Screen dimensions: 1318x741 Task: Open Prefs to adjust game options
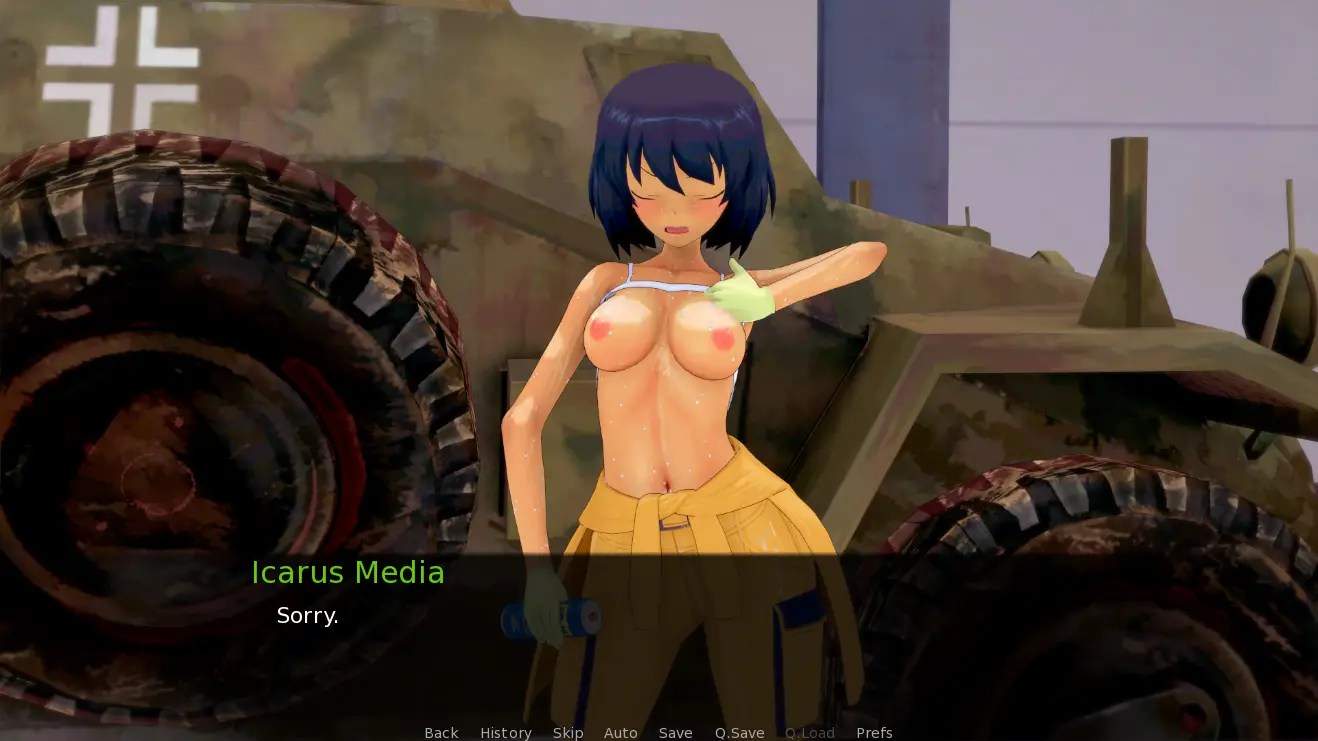pyautogui.click(x=875, y=732)
